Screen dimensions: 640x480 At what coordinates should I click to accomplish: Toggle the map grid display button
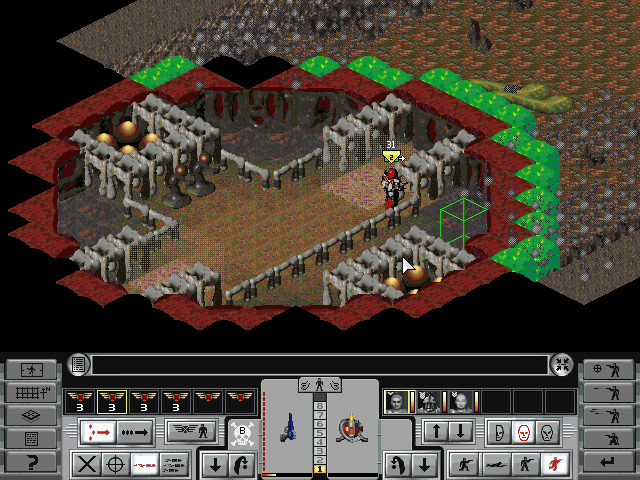(x=30, y=392)
